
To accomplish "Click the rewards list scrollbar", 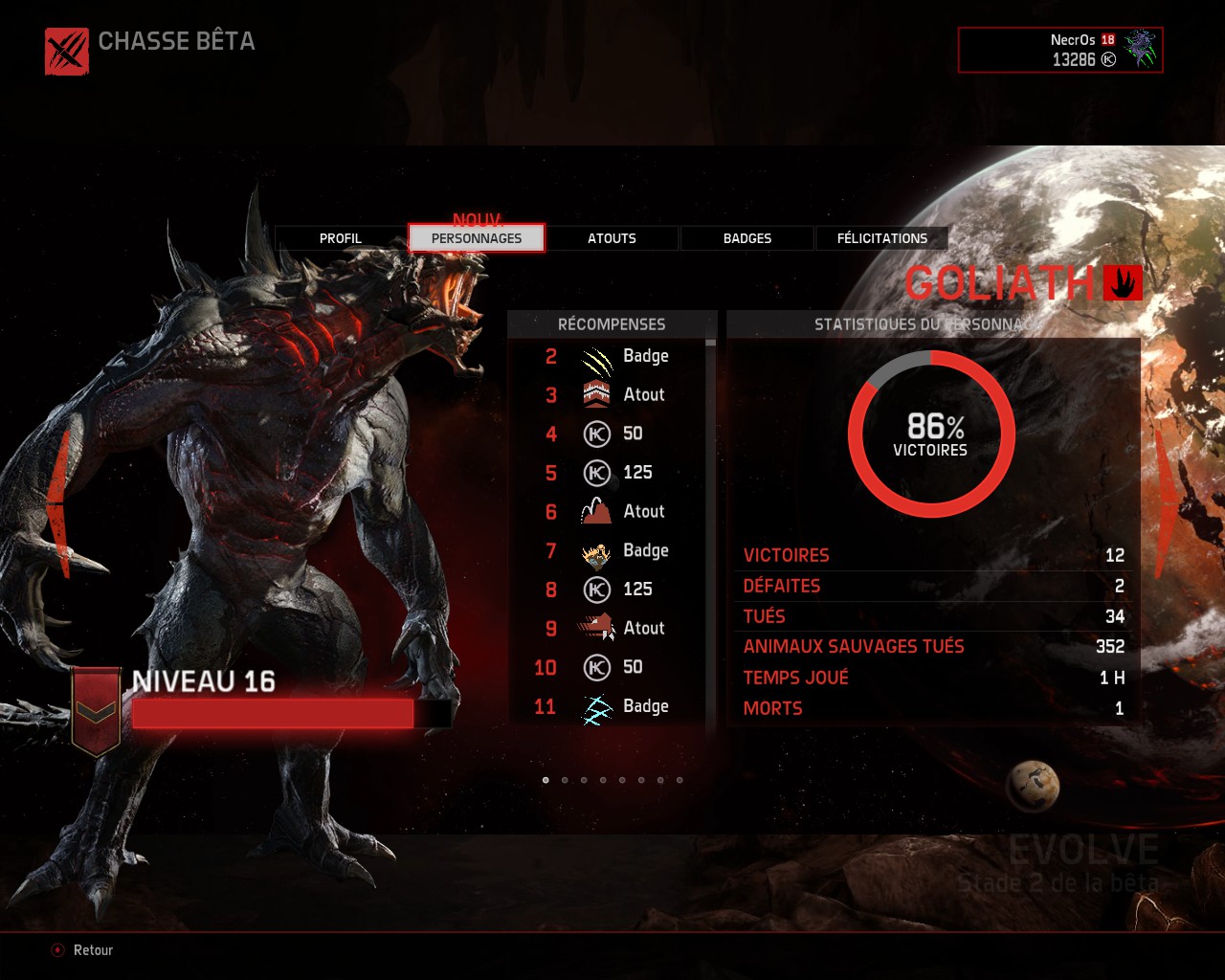I will [710, 526].
